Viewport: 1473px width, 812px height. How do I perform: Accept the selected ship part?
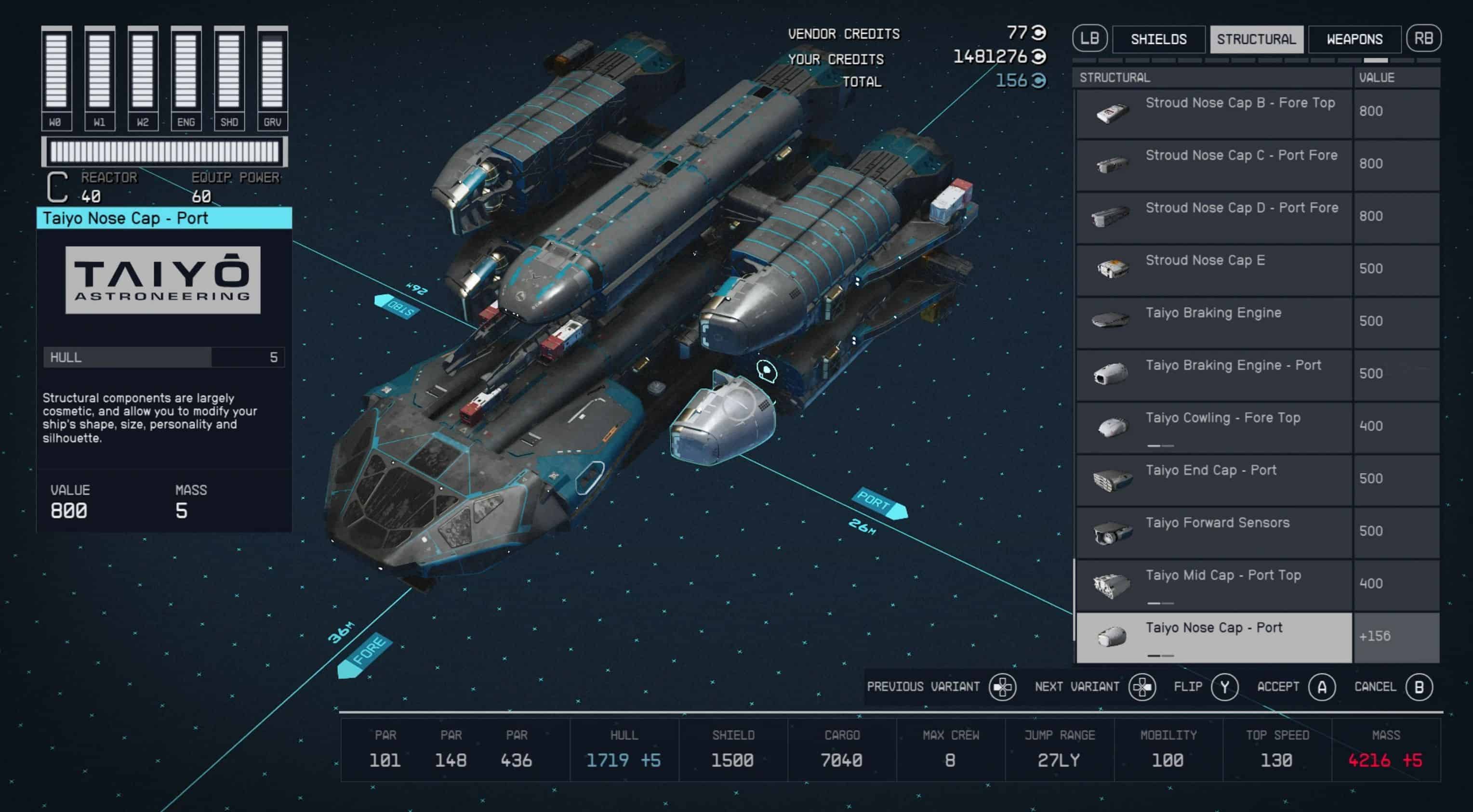[x=1322, y=687]
